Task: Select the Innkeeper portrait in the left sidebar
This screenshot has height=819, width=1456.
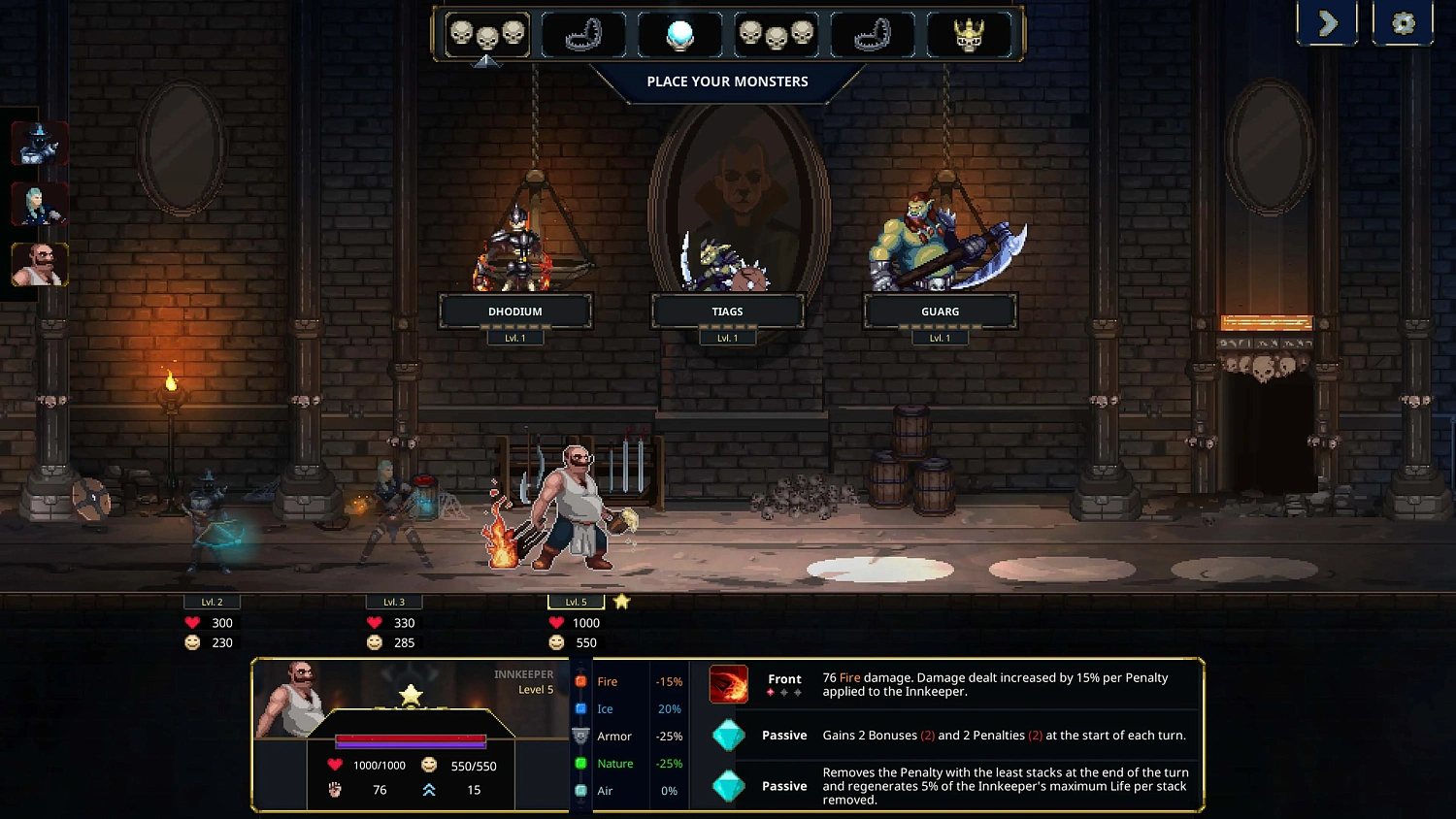Action: coord(40,264)
